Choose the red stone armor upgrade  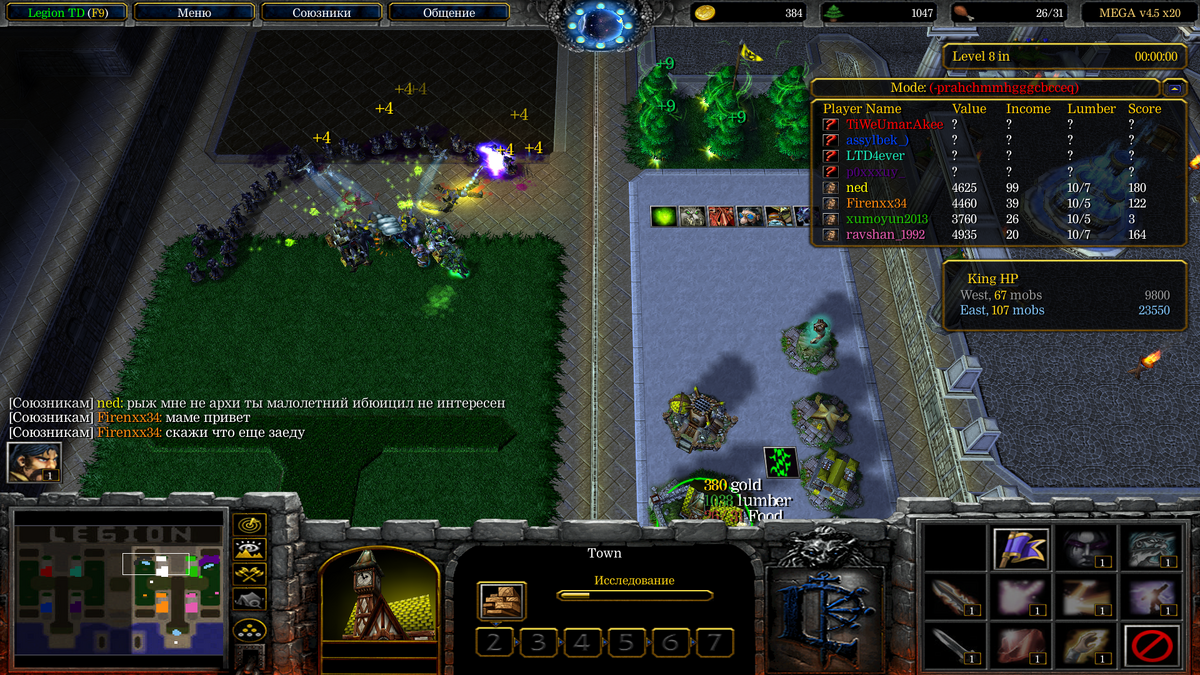(x=1021, y=645)
